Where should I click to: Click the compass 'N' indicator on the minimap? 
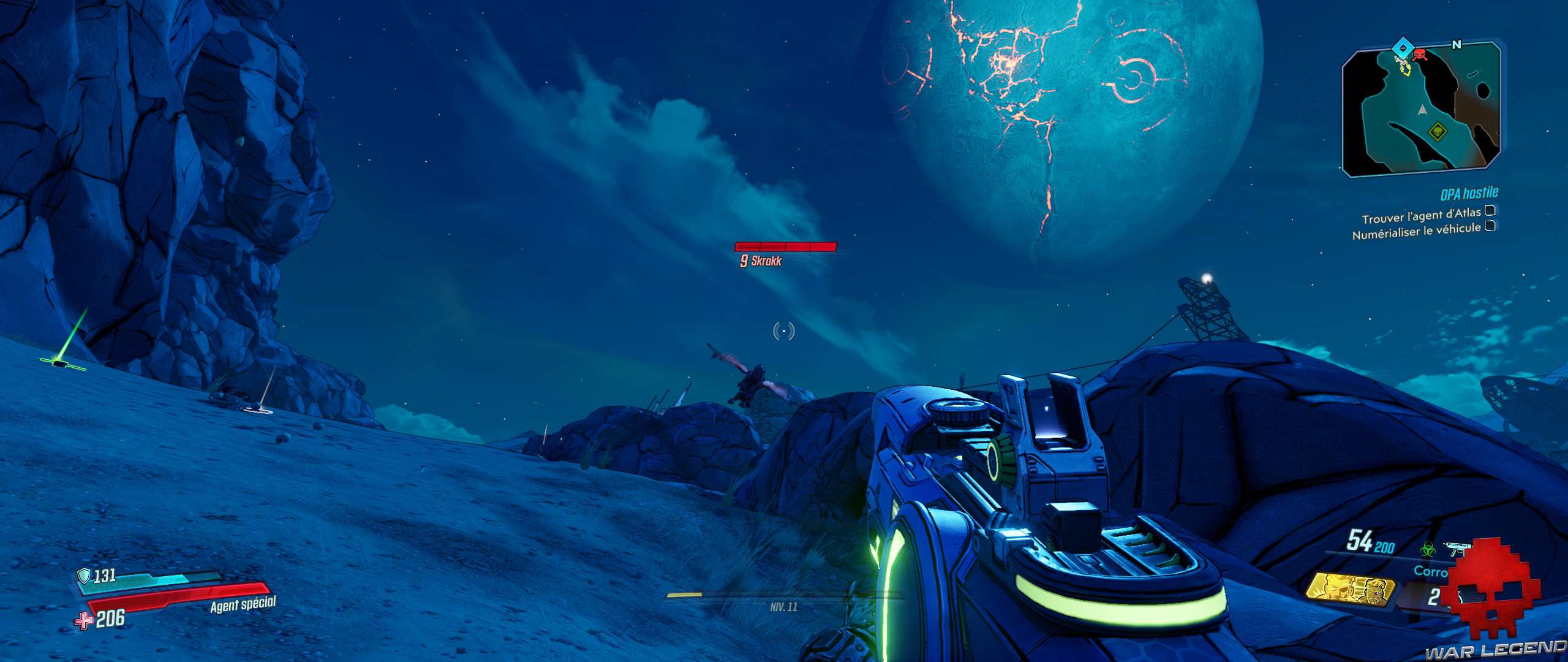pyautogui.click(x=1456, y=44)
